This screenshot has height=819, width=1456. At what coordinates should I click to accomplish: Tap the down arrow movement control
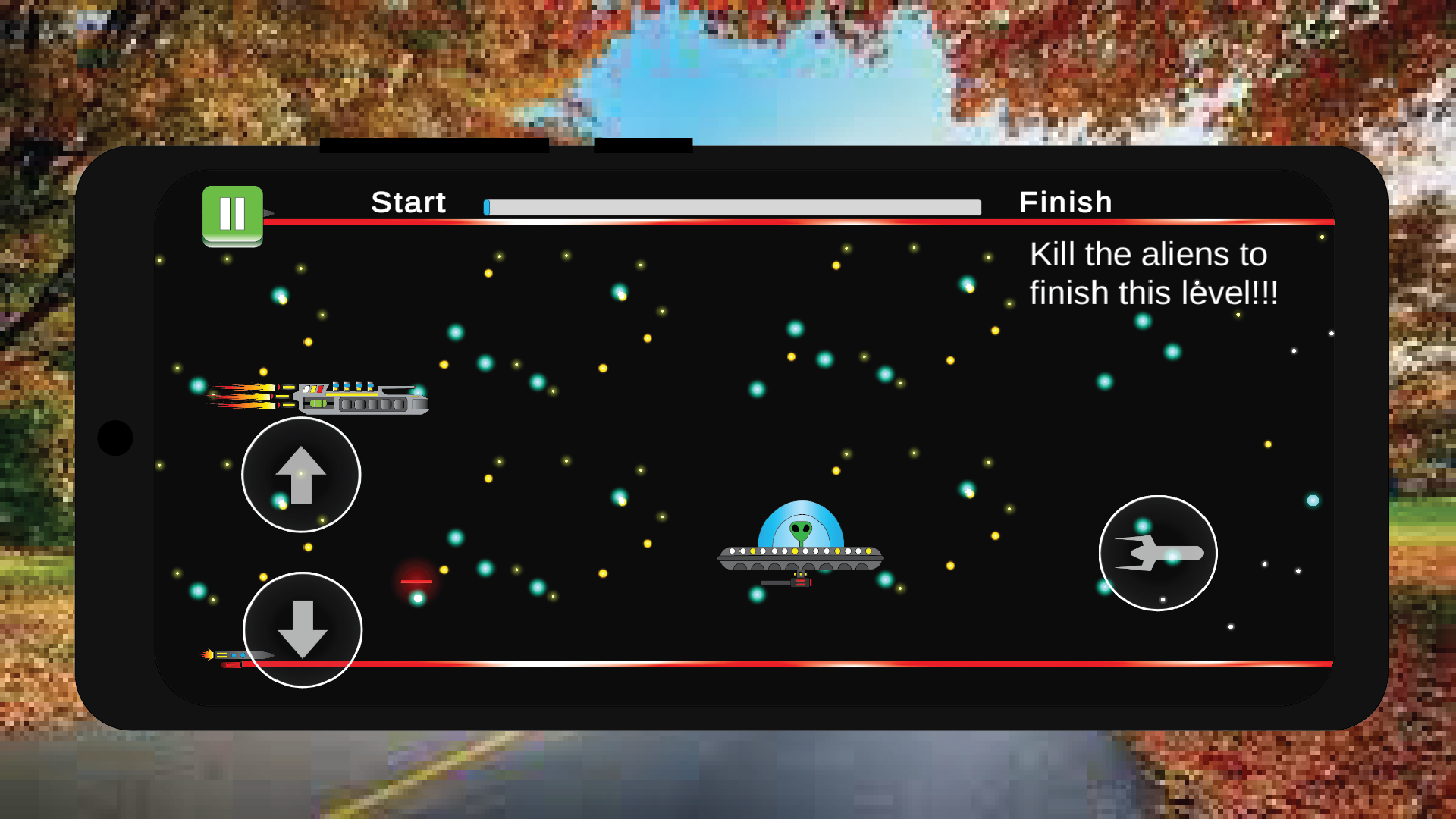click(303, 631)
